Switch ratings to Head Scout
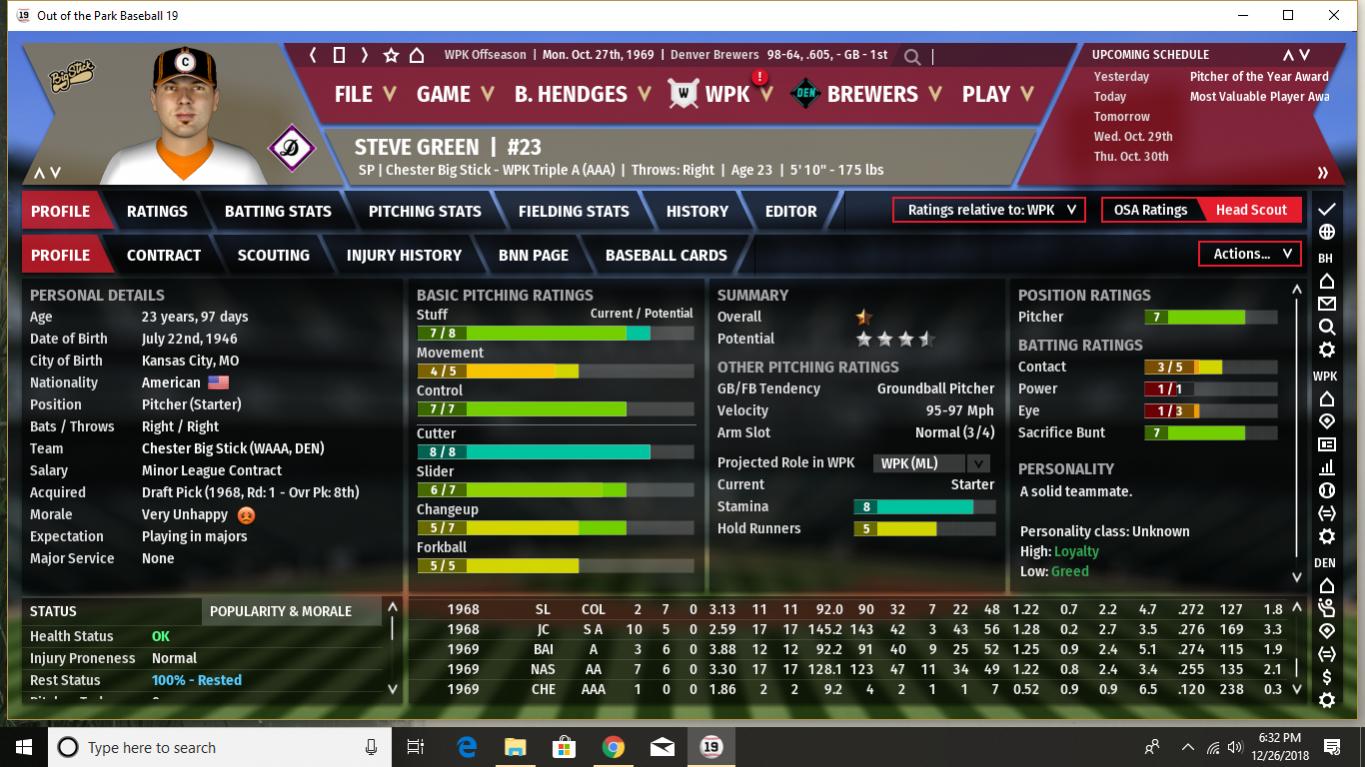Viewport: 1365px width, 767px height. point(1251,210)
